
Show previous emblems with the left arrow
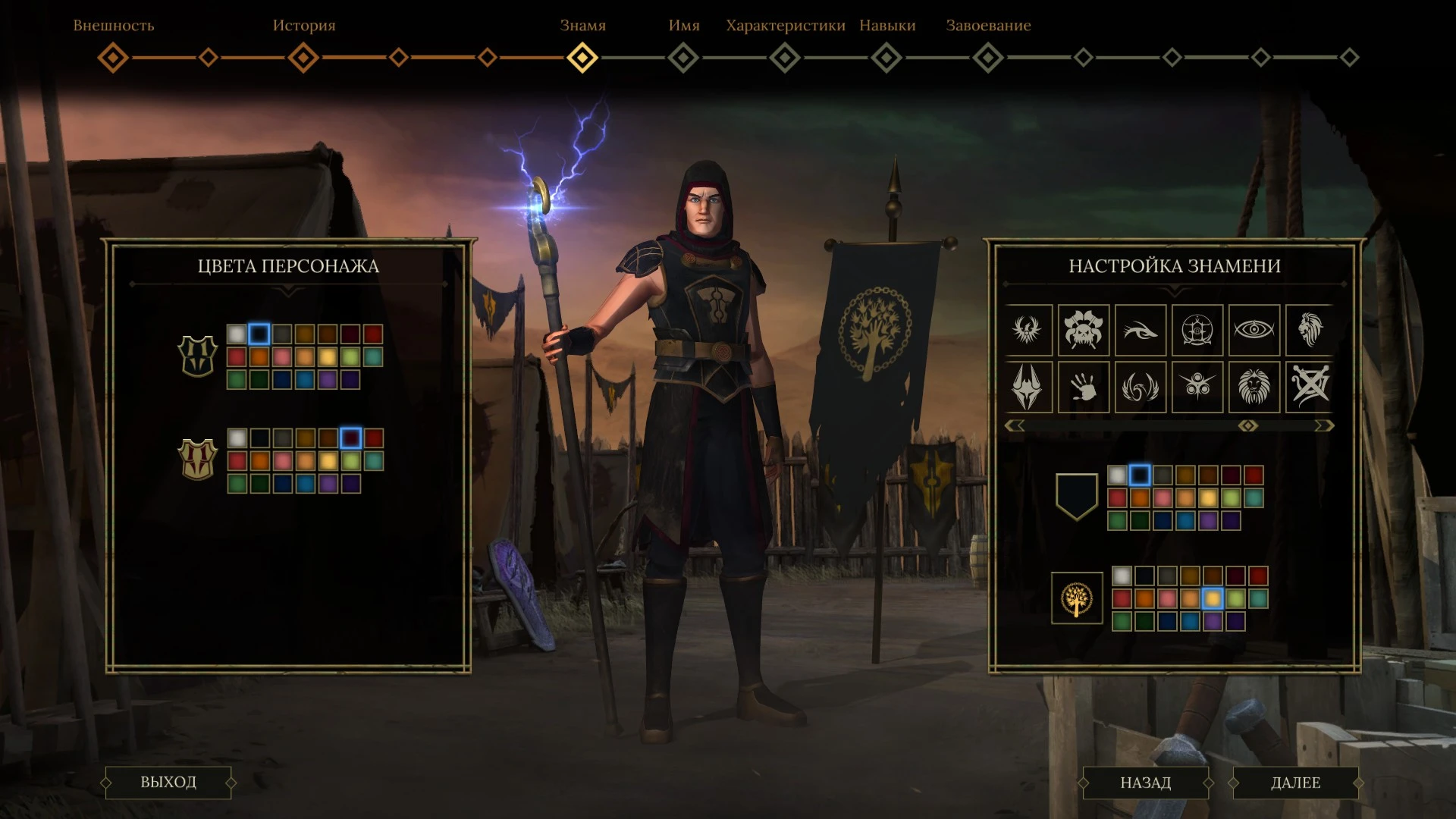[1015, 426]
